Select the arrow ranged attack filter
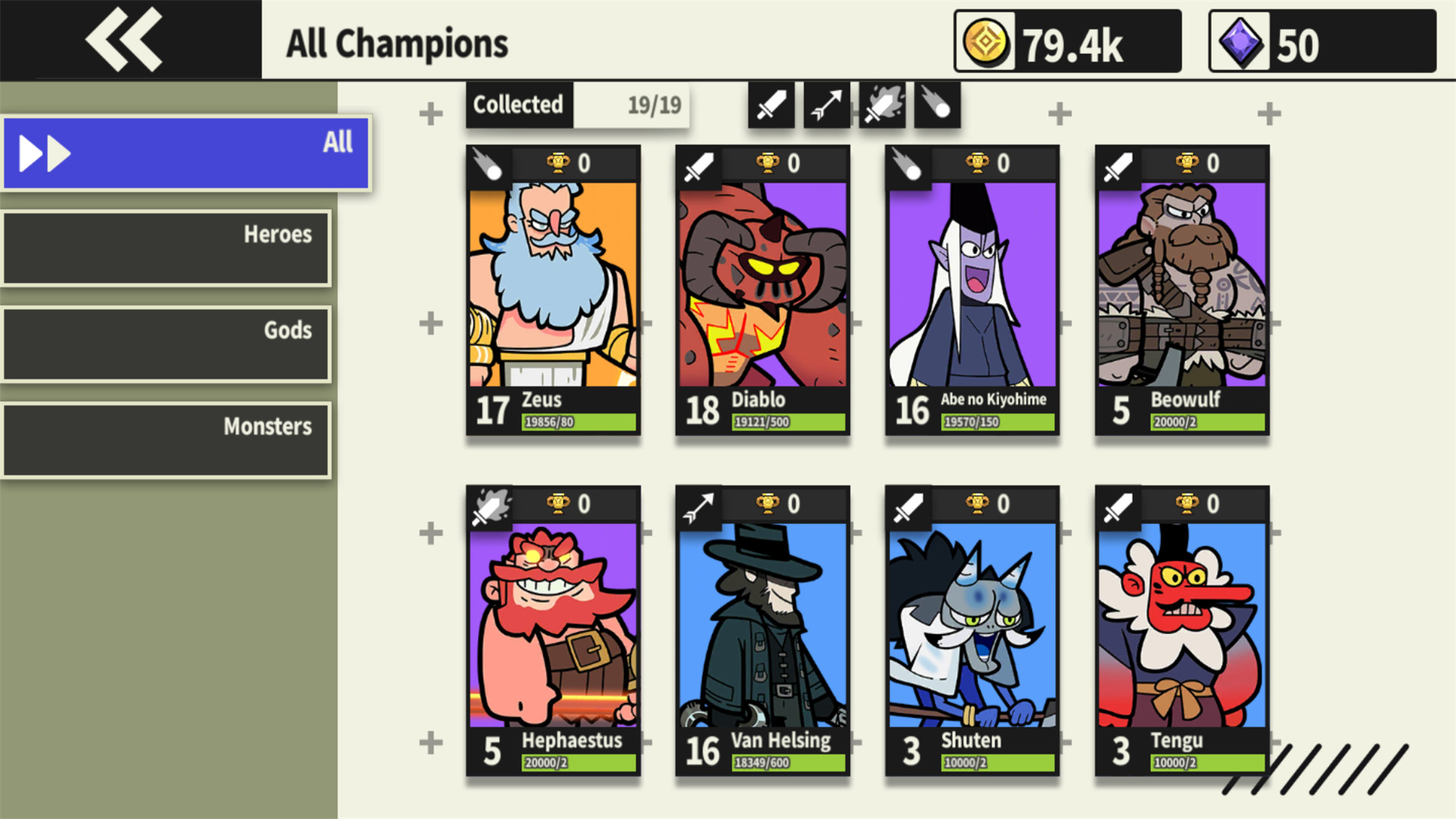This screenshot has height=819, width=1456. click(x=826, y=105)
